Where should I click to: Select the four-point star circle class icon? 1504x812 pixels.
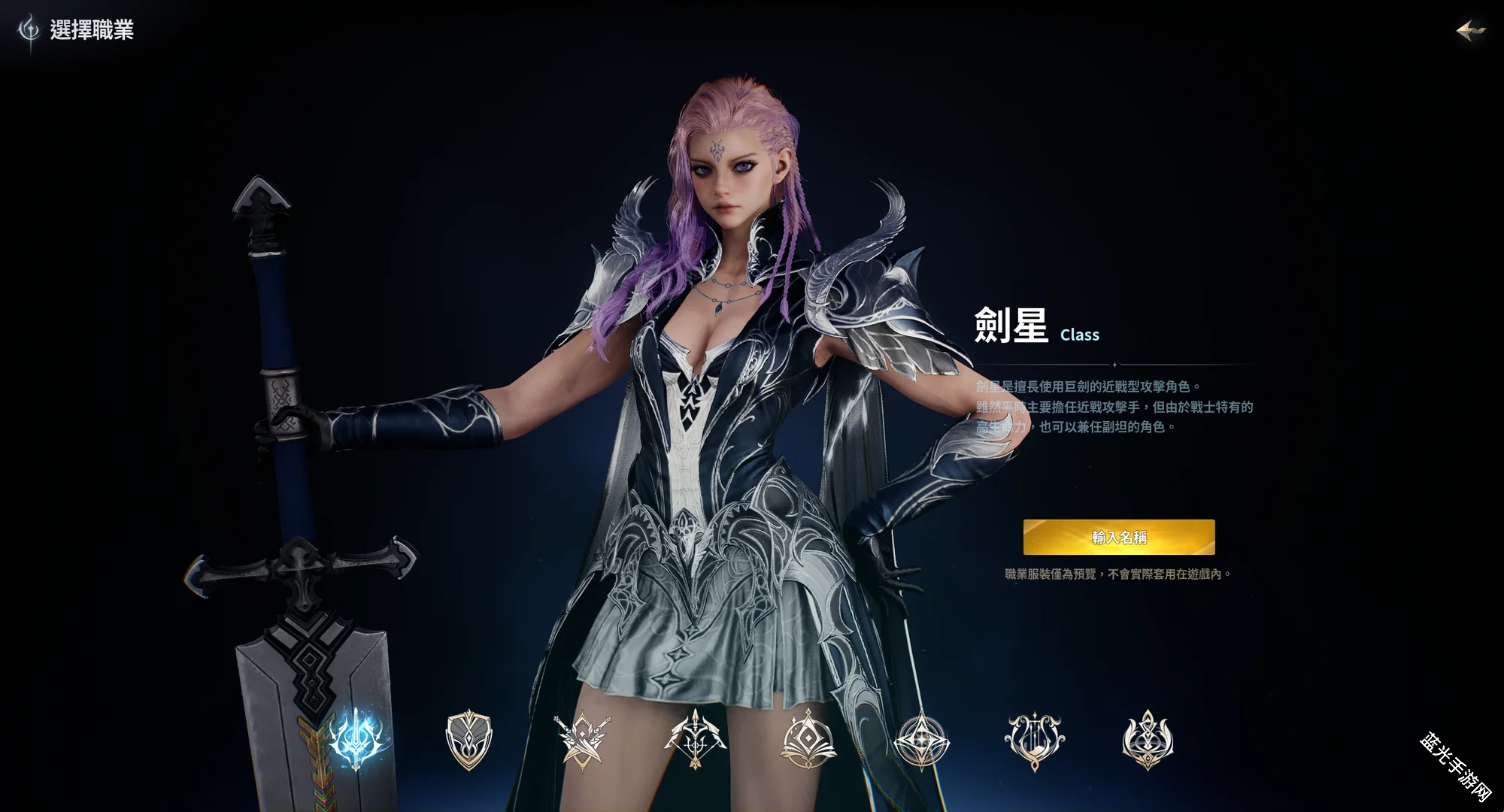coord(921,740)
